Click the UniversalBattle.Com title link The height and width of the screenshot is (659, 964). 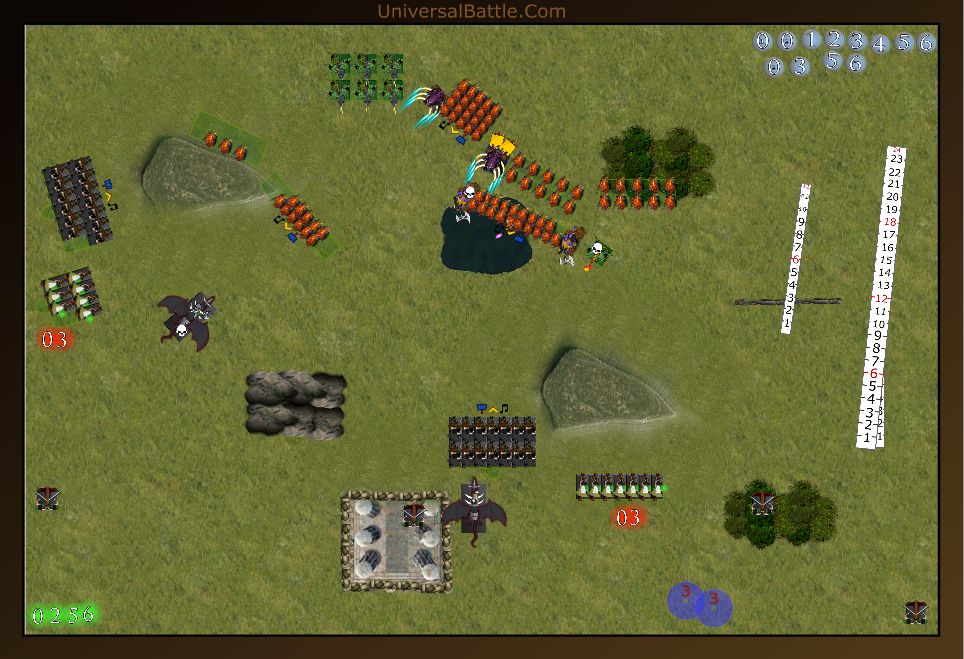pyautogui.click(x=471, y=11)
